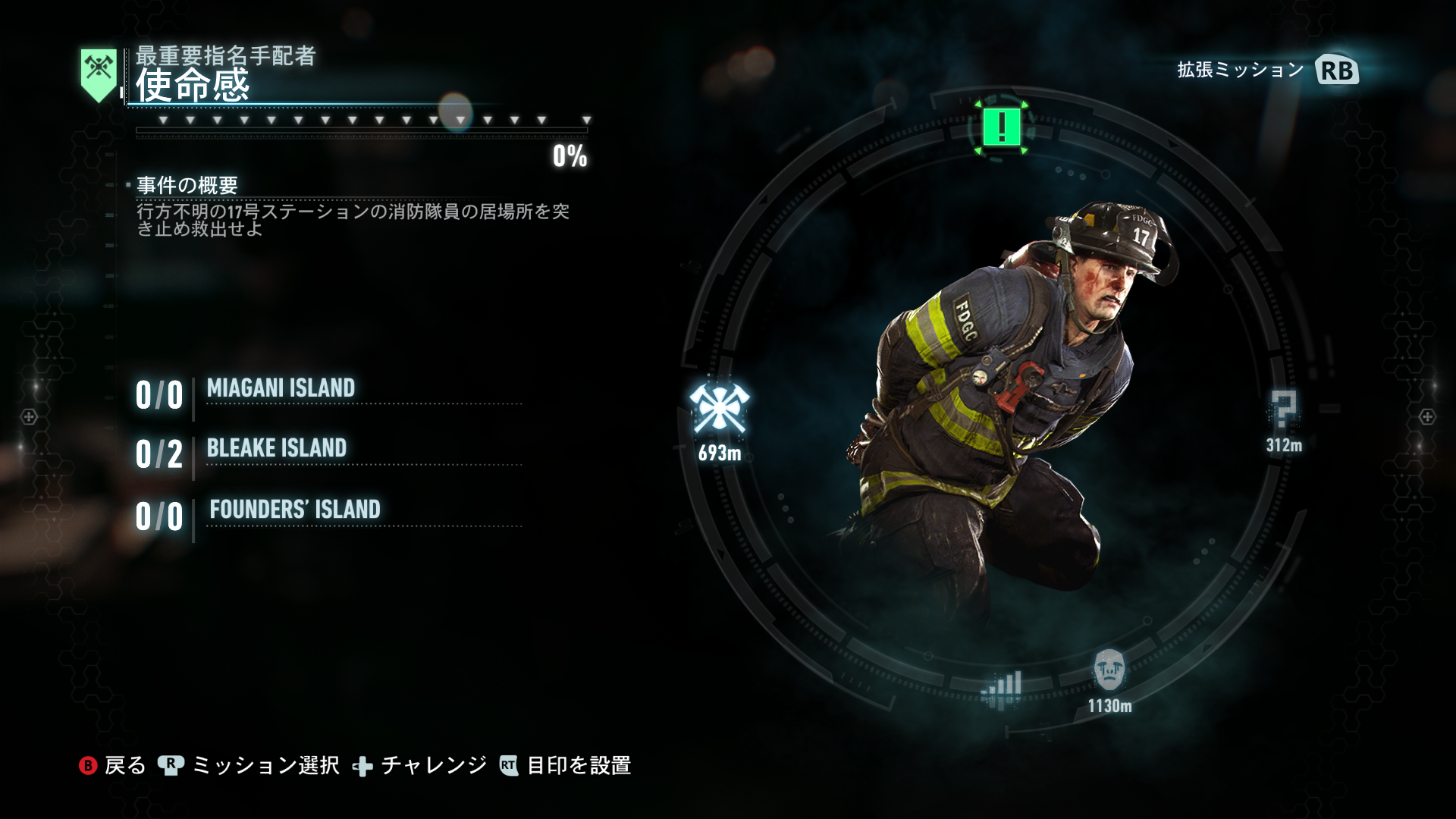Pick the face mask mission icon
Viewport: 1456px width, 819px height.
pos(1109,670)
